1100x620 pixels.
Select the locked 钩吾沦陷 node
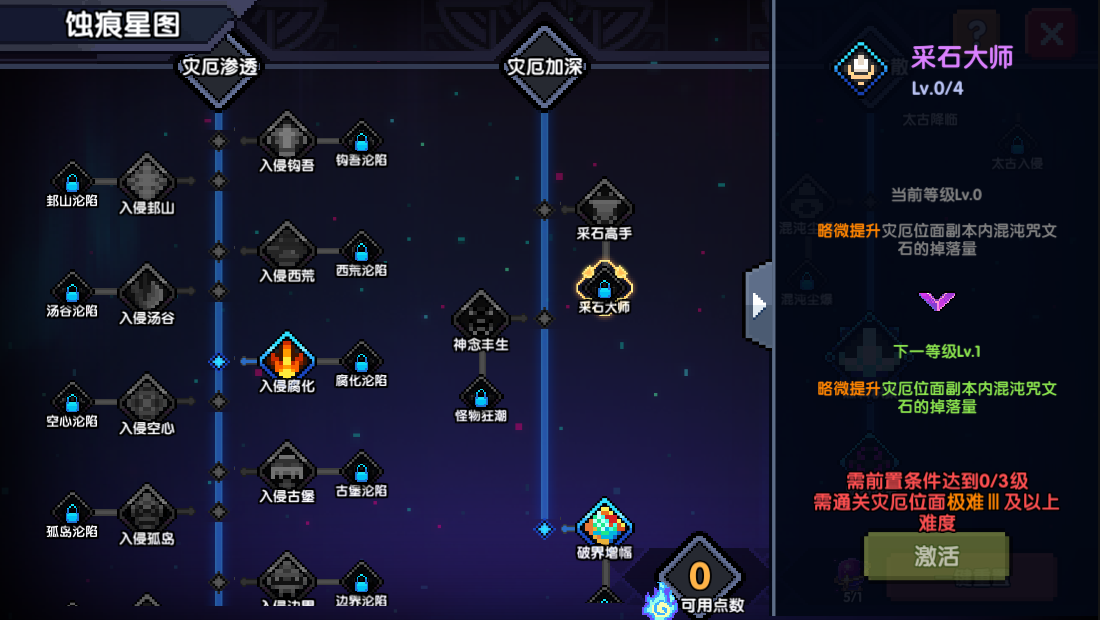(x=362, y=140)
